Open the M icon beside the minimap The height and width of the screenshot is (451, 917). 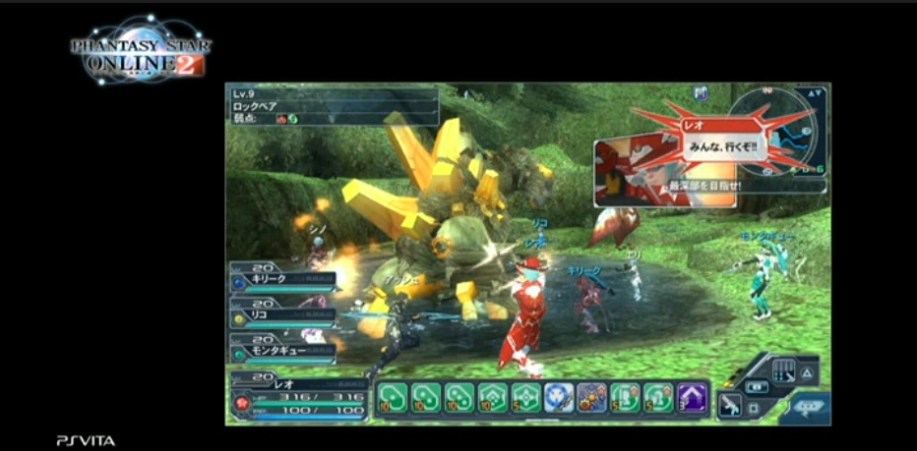pos(702,94)
